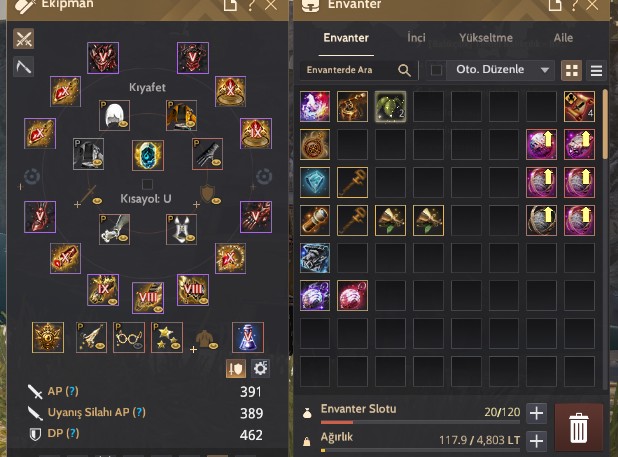Click the trash can delete button

578,427
